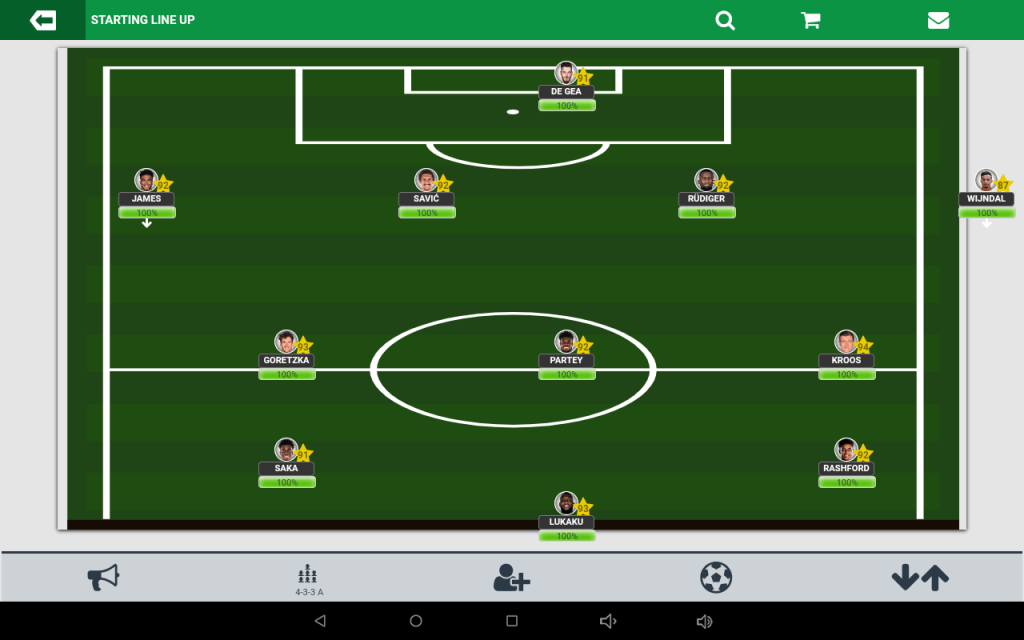Select striker Lukaku
Image resolution: width=1024 pixels, height=640 pixels.
click(567, 517)
